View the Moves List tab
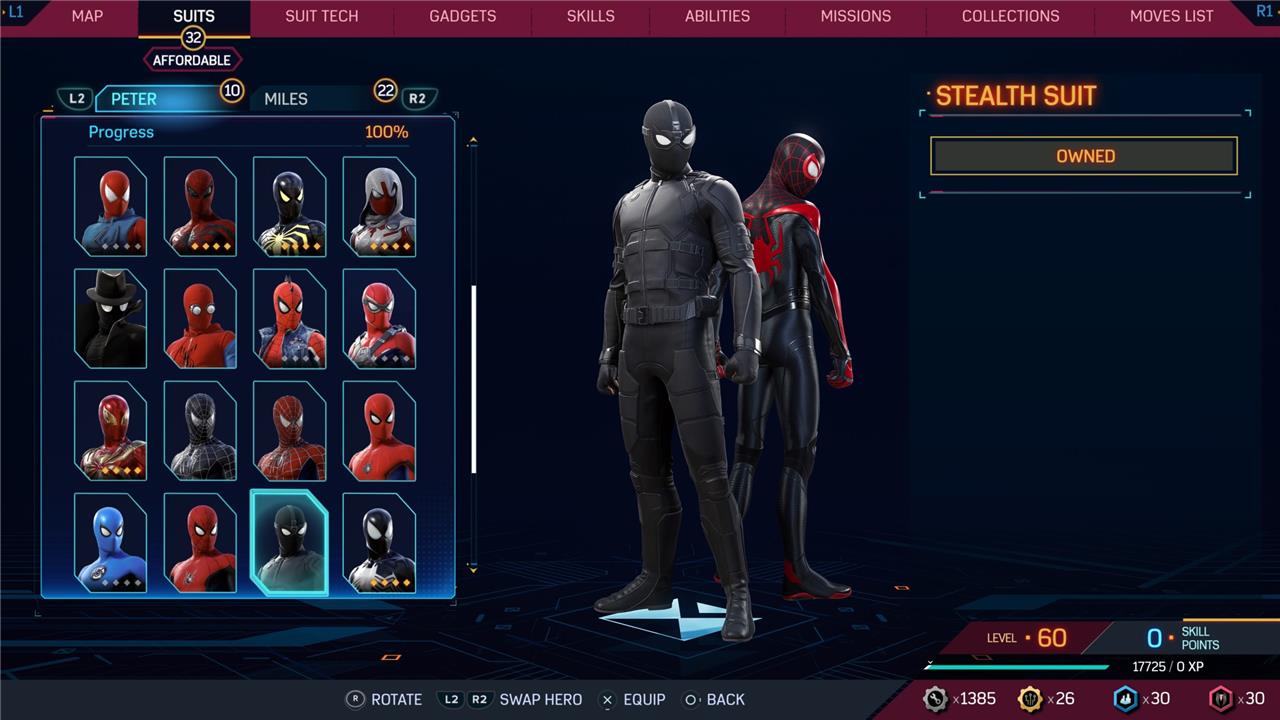 pyautogui.click(x=1171, y=16)
